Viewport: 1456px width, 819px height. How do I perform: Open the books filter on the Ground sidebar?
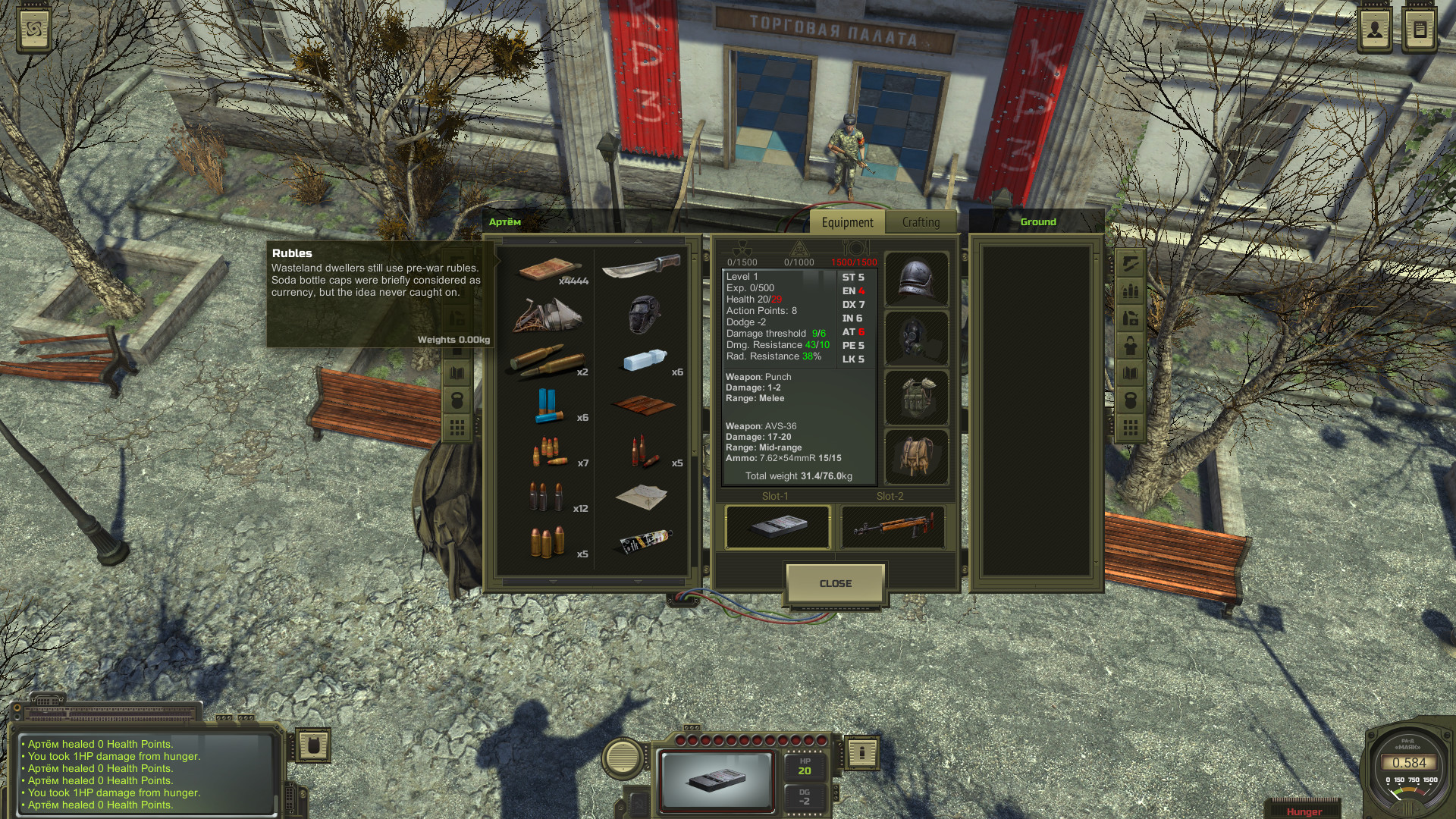[x=1130, y=372]
